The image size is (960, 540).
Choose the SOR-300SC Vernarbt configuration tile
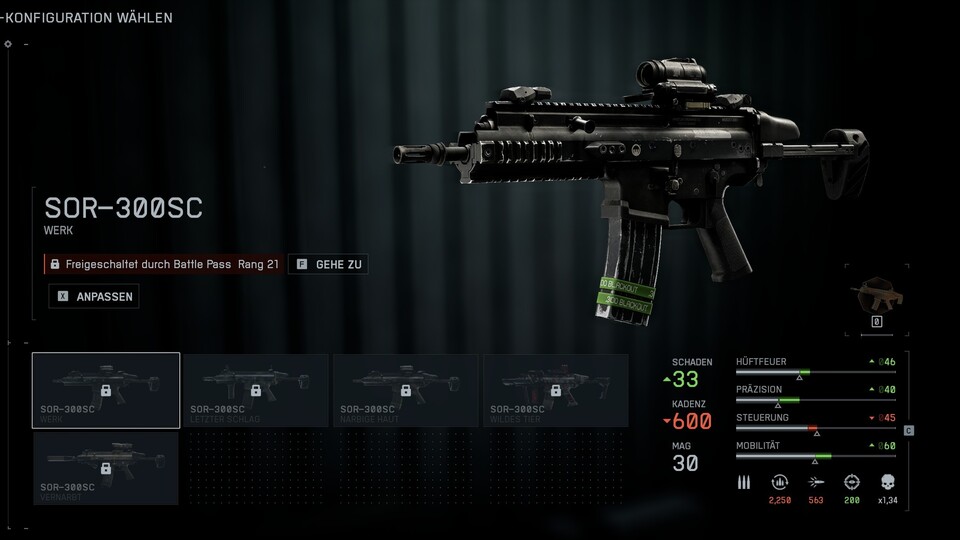point(106,468)
